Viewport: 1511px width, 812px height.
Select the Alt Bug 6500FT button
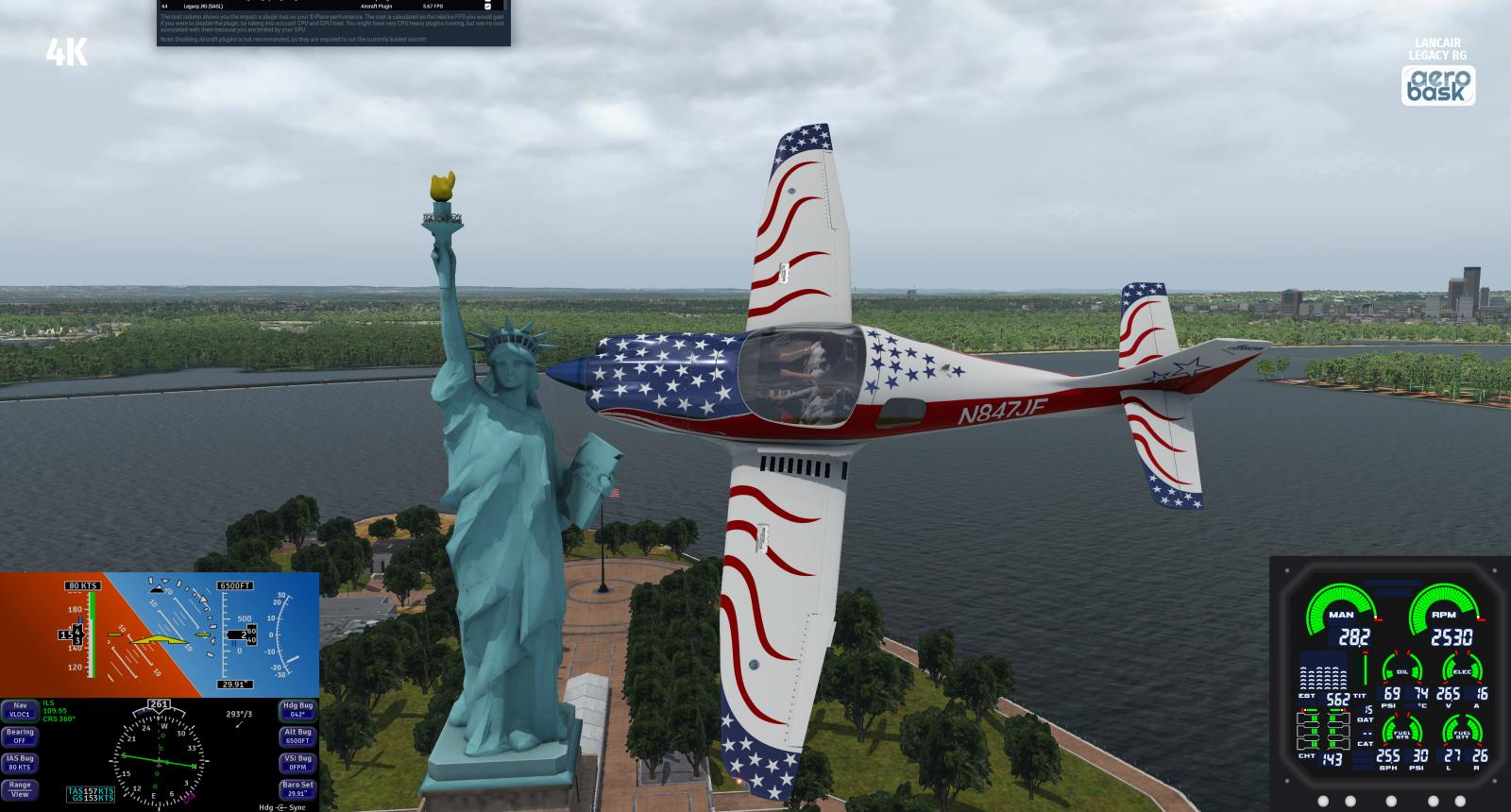pos(297,736)
